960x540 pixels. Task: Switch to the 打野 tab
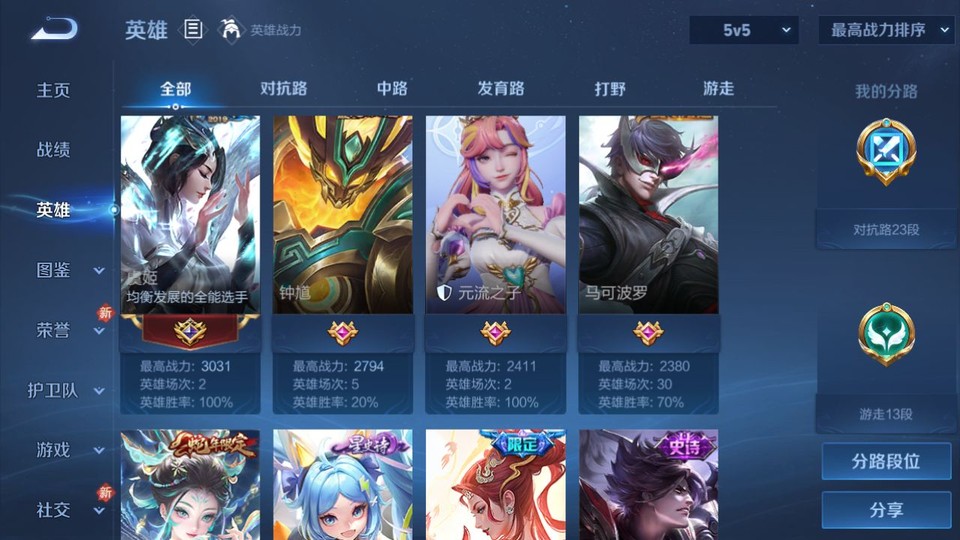point(610,88)
